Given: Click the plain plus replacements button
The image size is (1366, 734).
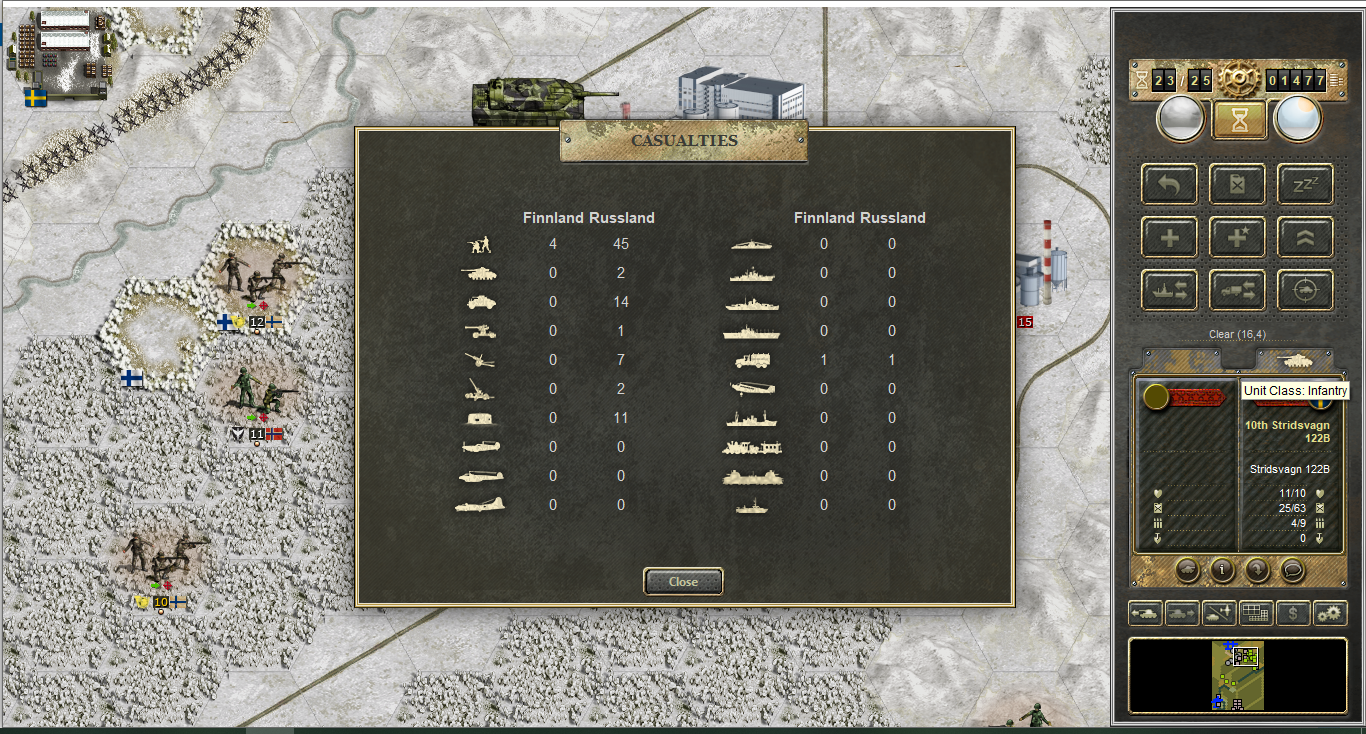Looking at the screenshot, I should click(1169, 237).
